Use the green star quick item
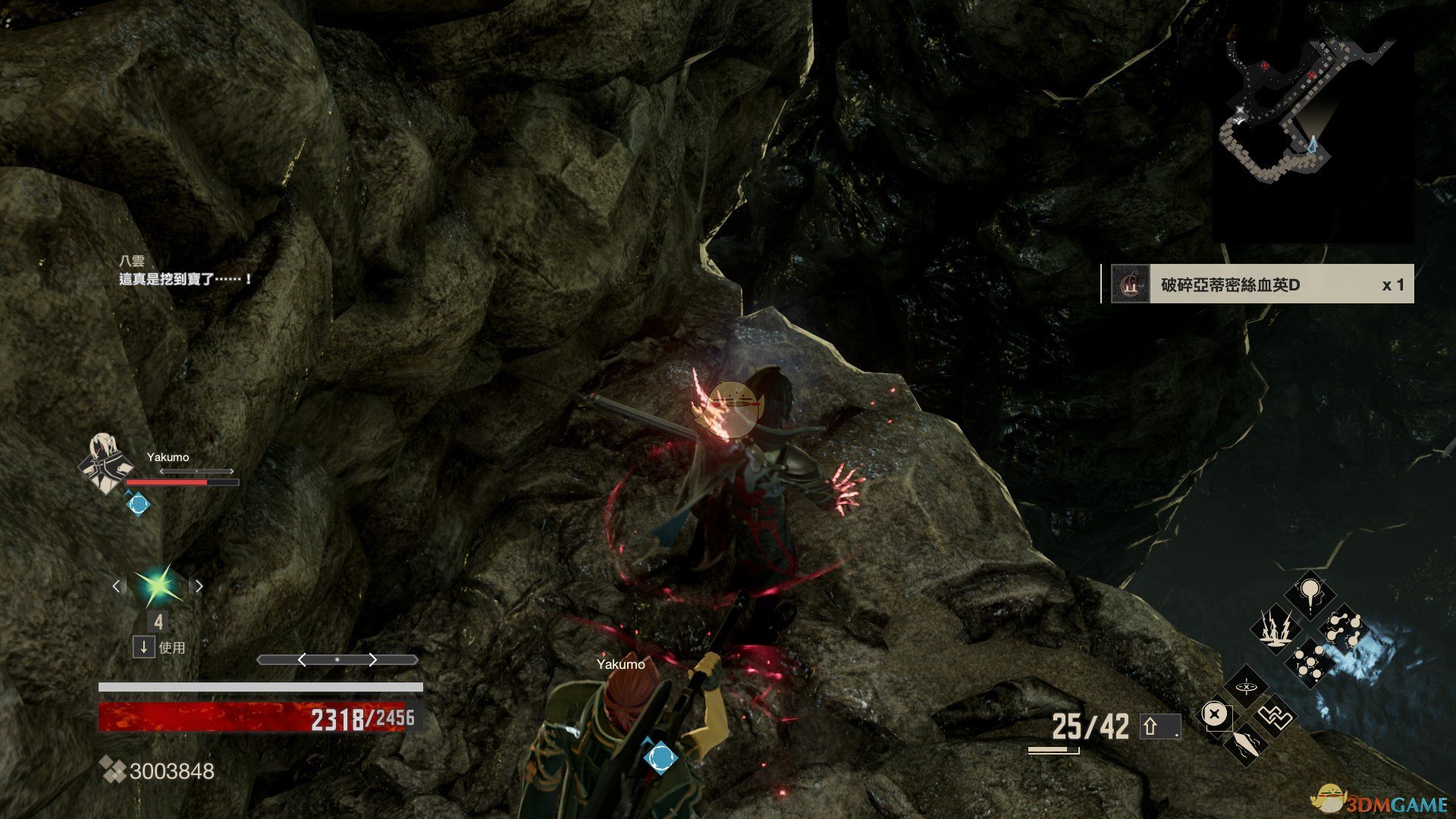 (x=158, y=586)
